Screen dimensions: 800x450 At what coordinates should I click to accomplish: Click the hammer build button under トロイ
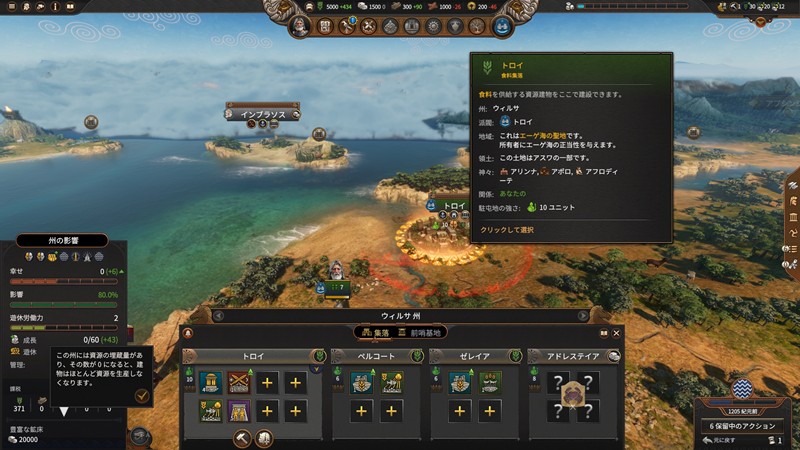pyautogui.click(x=241, y=437)
